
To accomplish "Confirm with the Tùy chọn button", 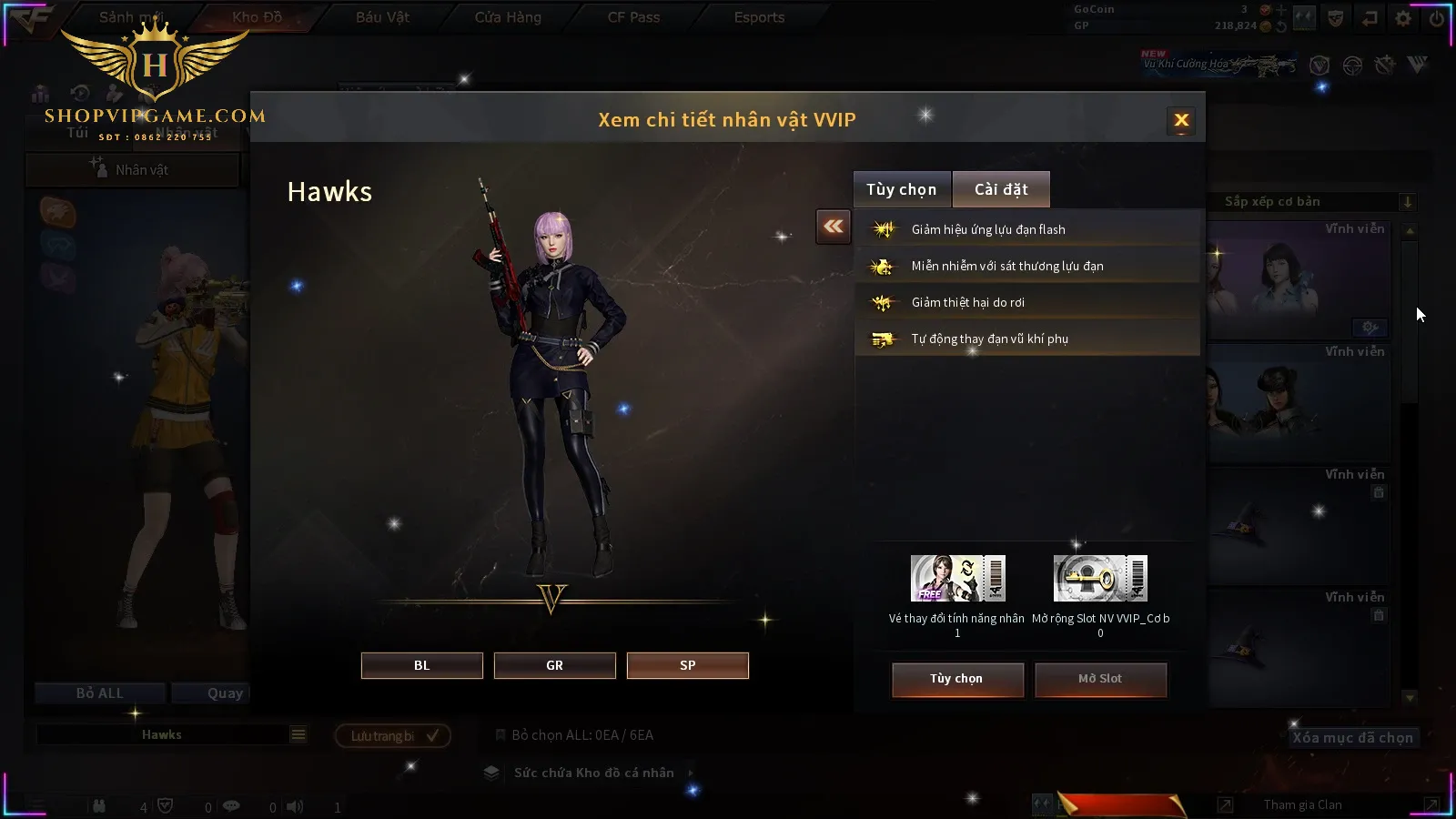I will pyautogui.click(x=957, y=679).
